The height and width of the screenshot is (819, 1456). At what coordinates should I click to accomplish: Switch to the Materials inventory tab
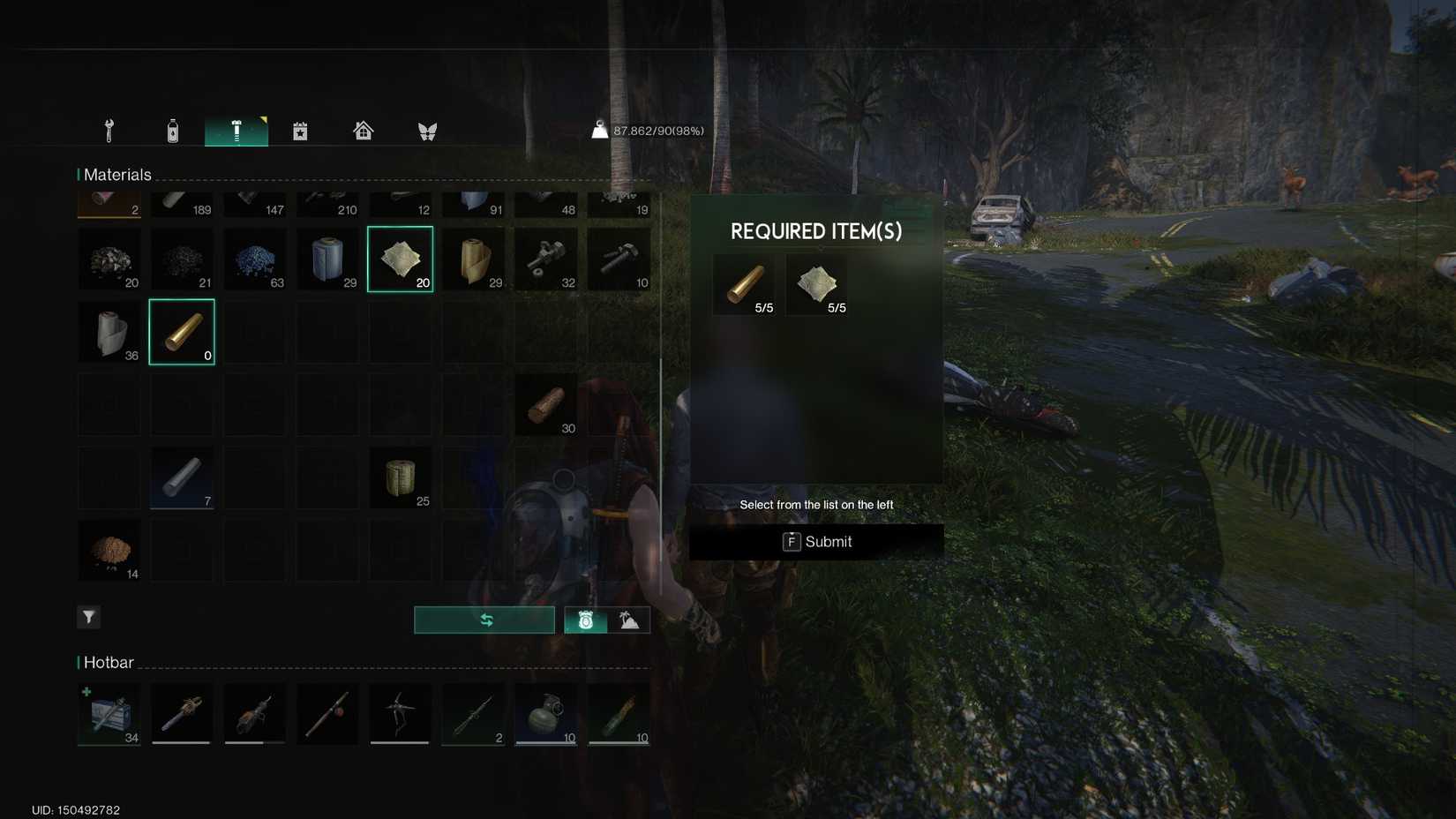(236, 130)
